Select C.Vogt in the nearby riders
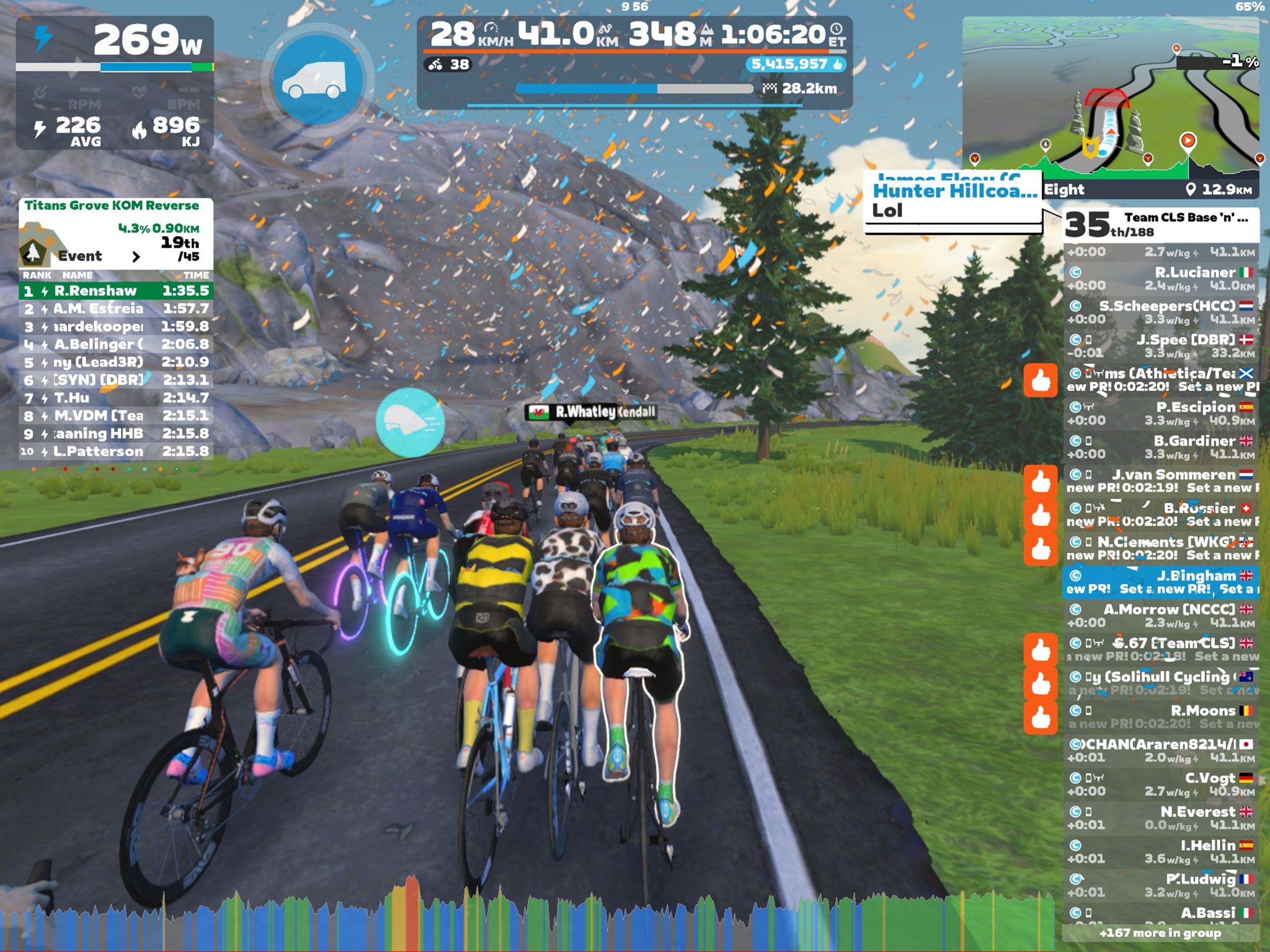The height and width of the screenshot is (952, 1270). (1160, 784)
